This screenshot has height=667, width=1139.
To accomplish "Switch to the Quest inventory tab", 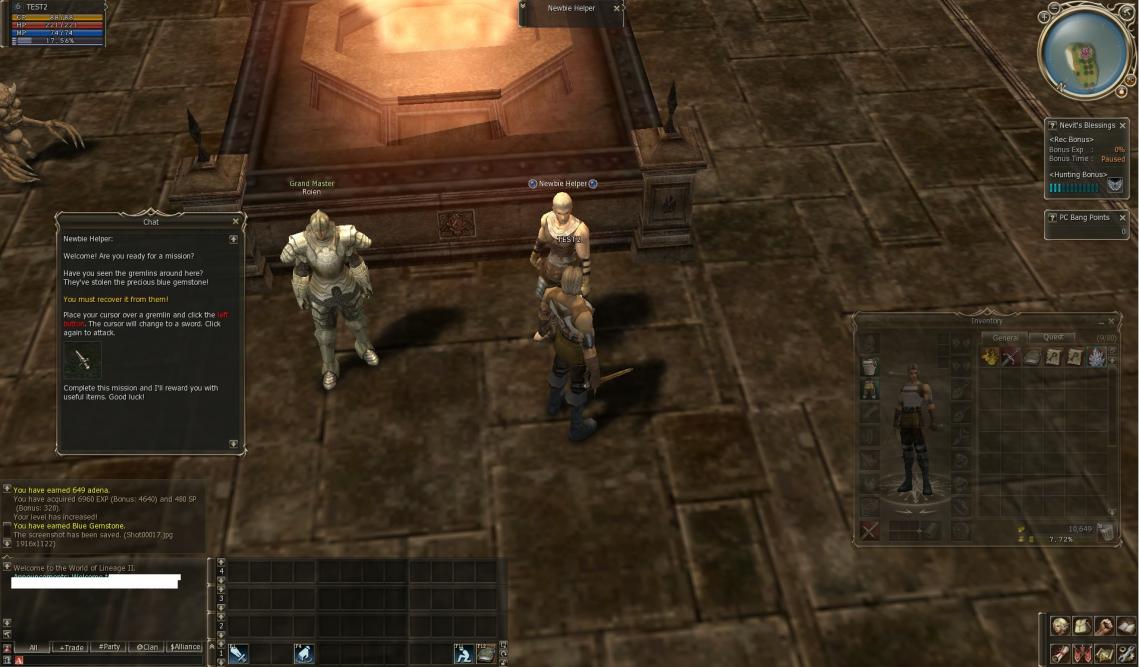I will click(1053, 338).
